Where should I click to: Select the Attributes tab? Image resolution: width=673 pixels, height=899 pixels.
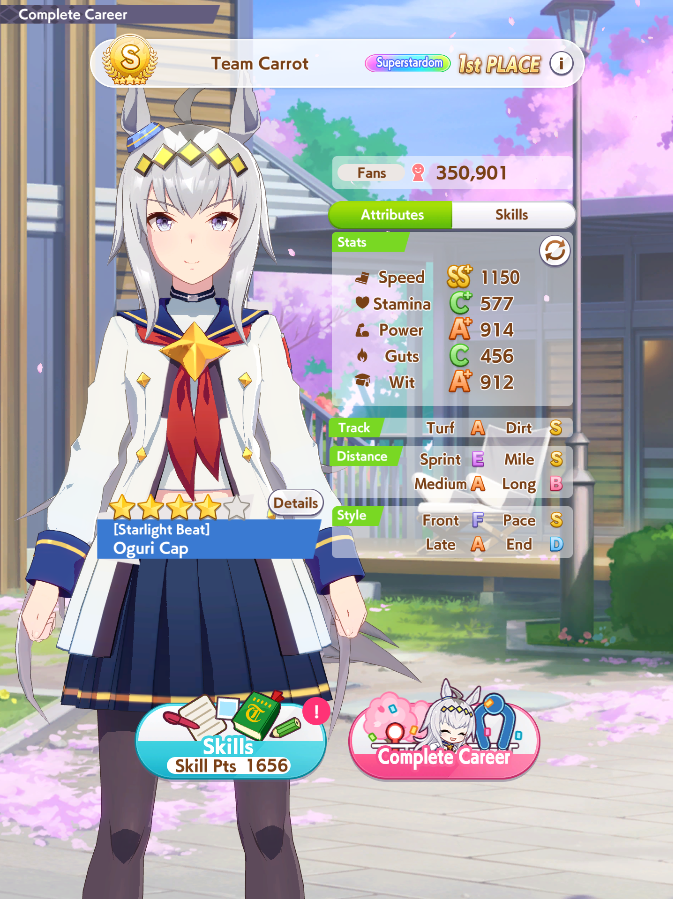[x=392, y=215]
